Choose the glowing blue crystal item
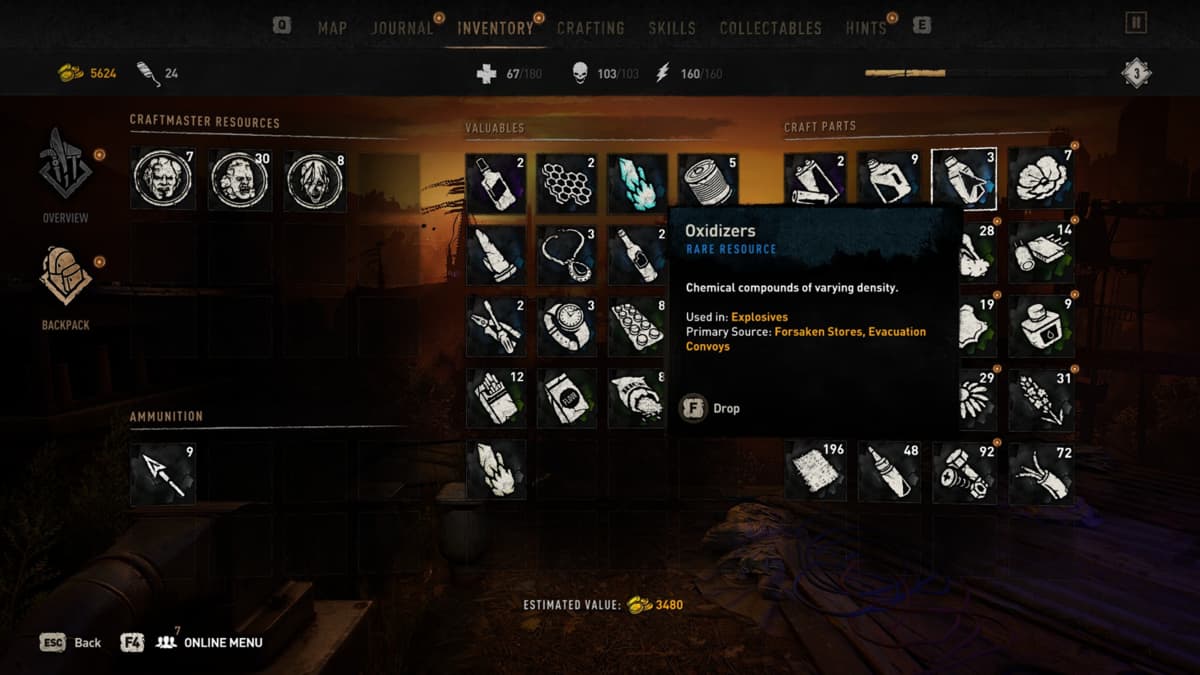 coord(637,182)
